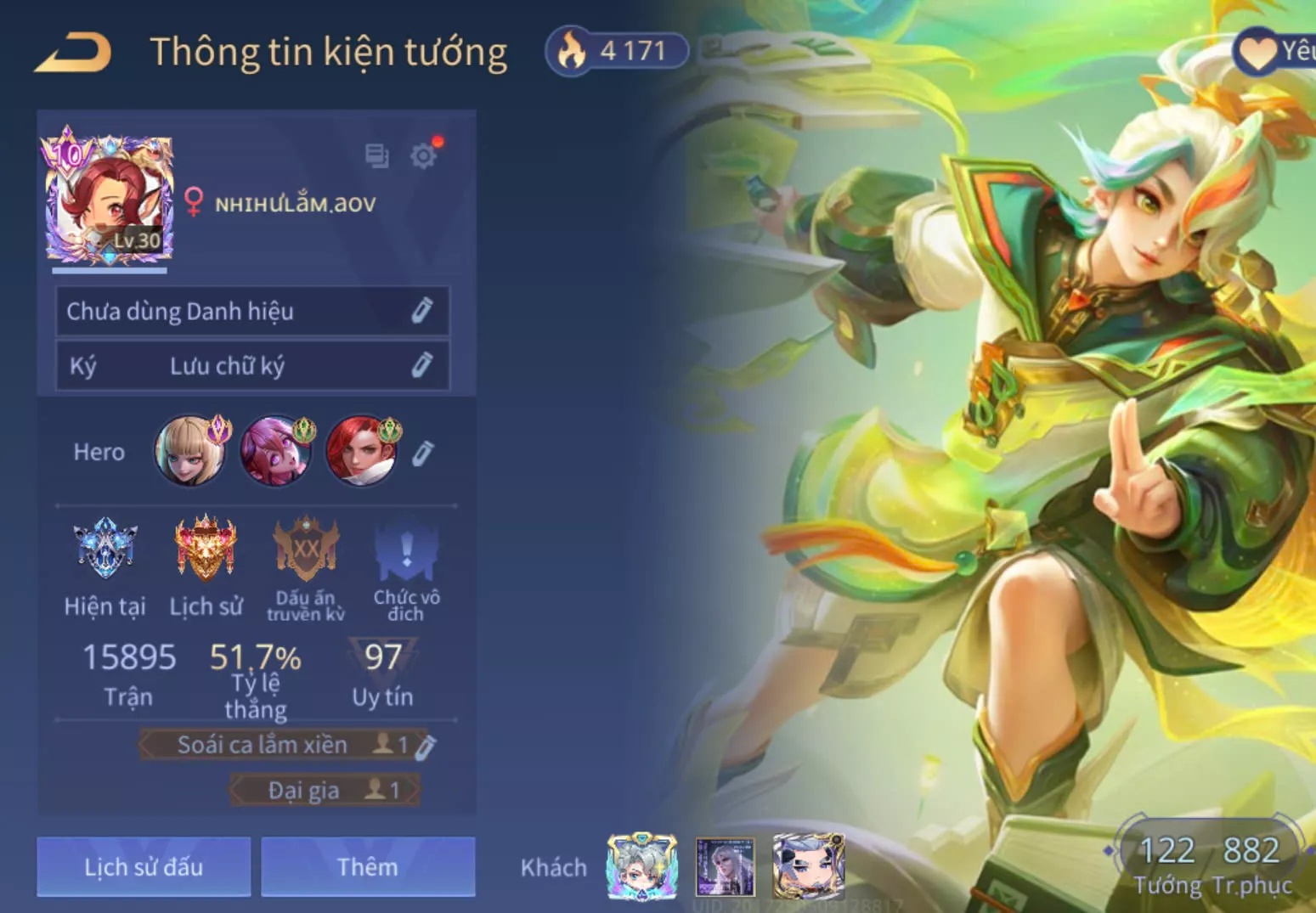Select the Đại gia tag
Image resolution: width=1316 pixels, height=913 pixels.
(304, 790)
